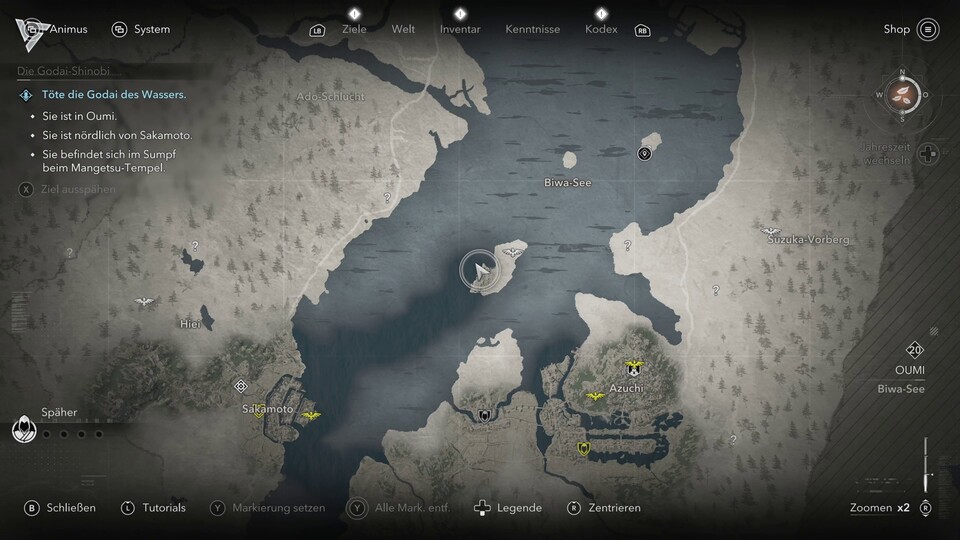Open the Animus menu

point(58,29)
